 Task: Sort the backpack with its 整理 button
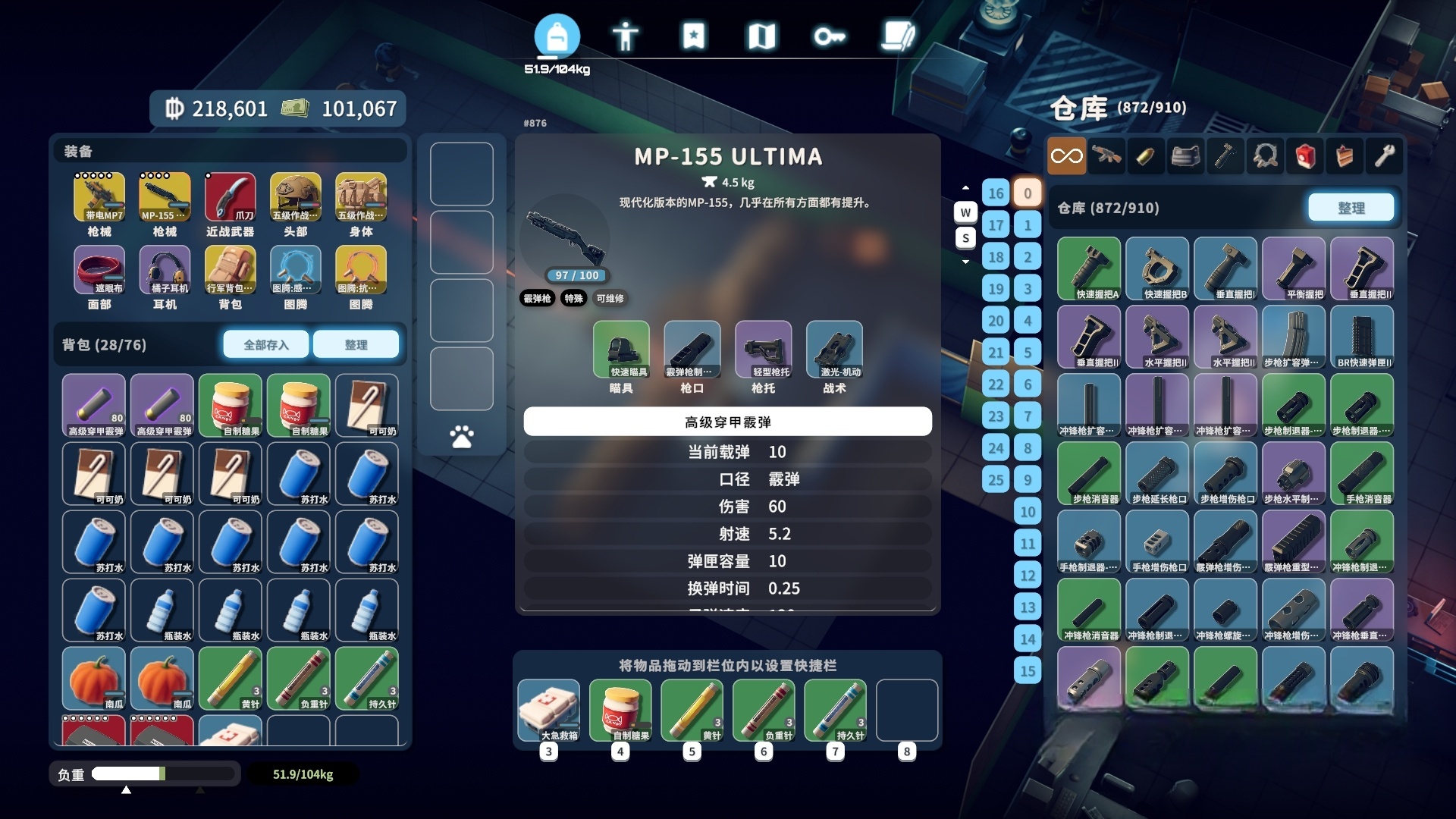point(356,344)
